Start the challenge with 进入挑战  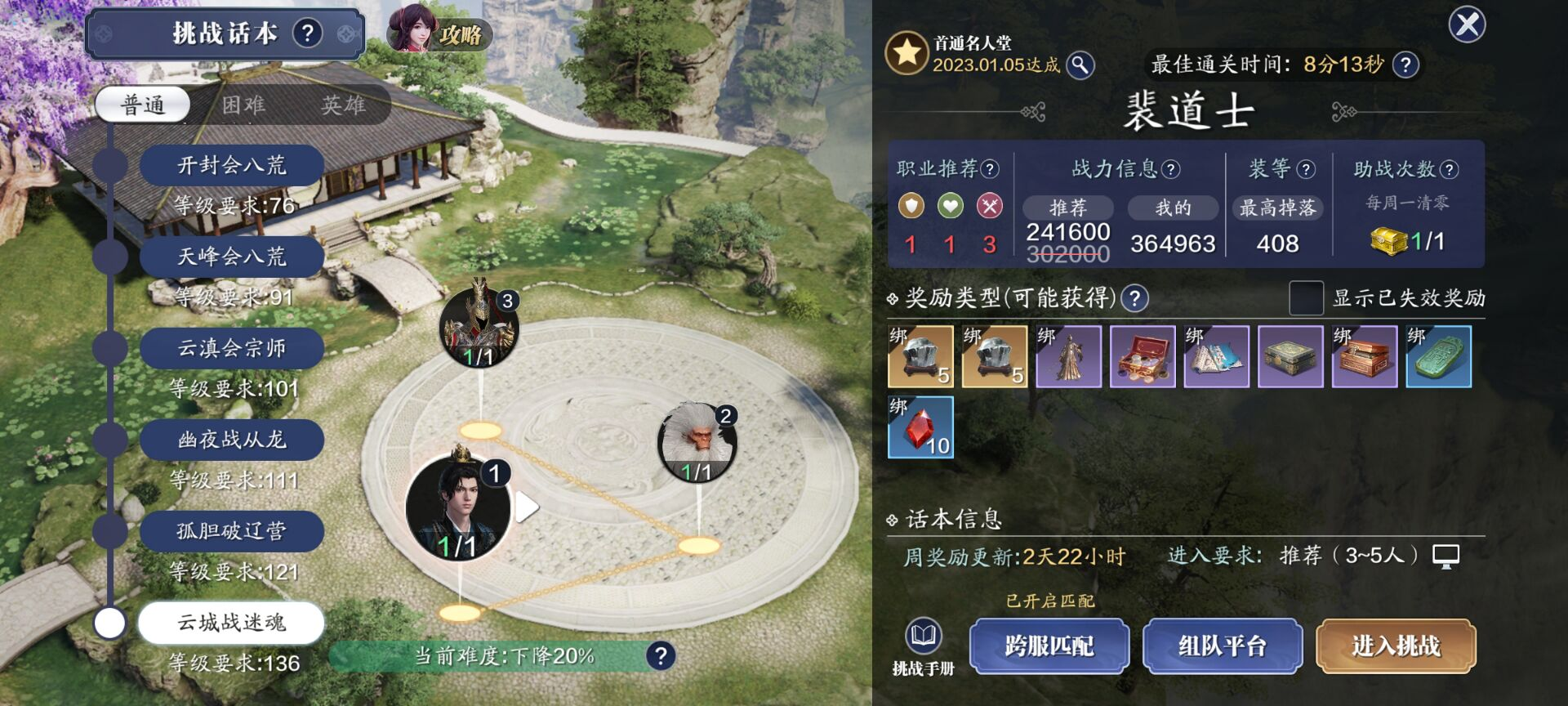(1396, 646)
